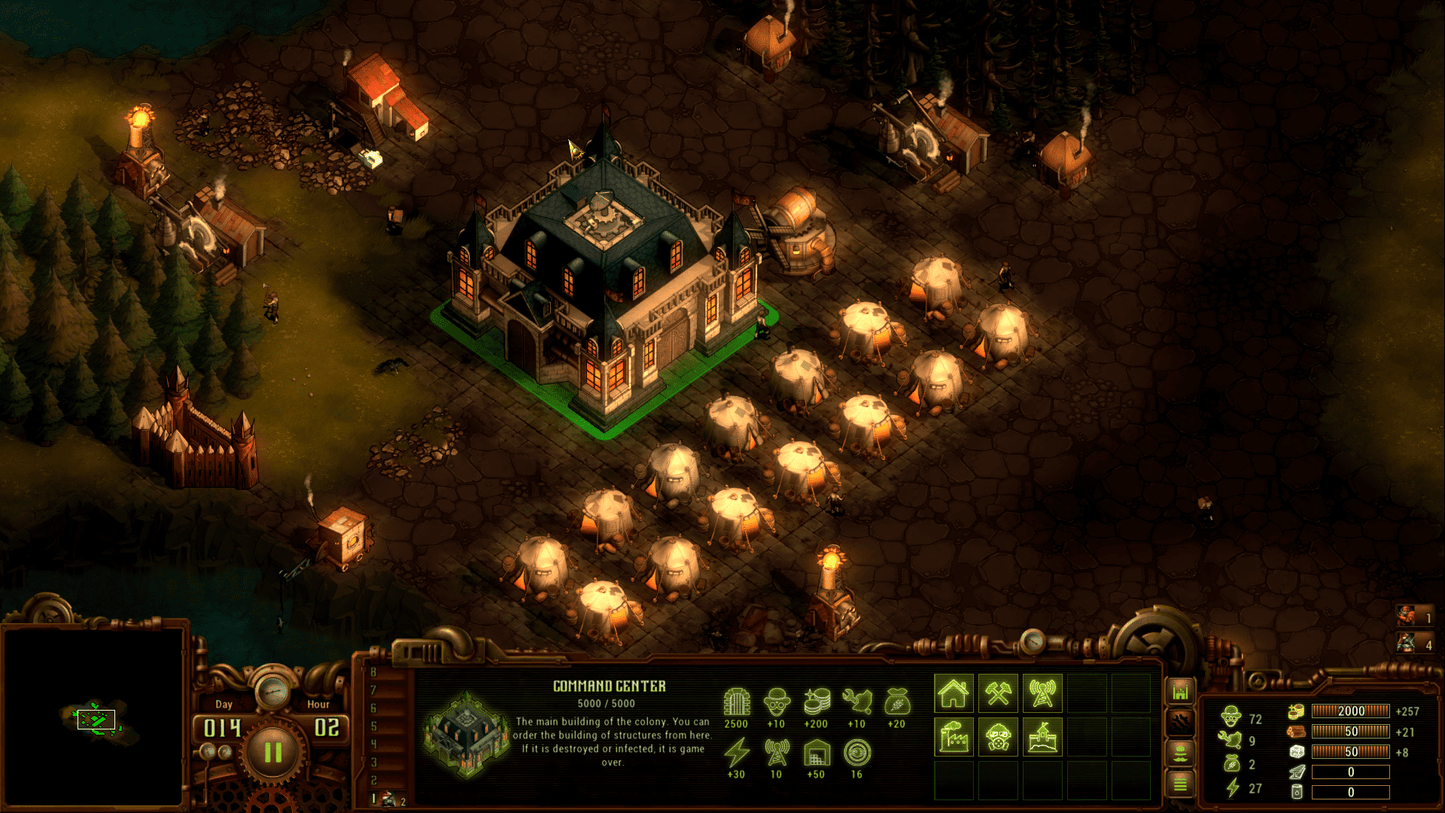The image size is (1445, 813).
Task: Open the radio tower buildings category
Action: tap(1042, 691)
